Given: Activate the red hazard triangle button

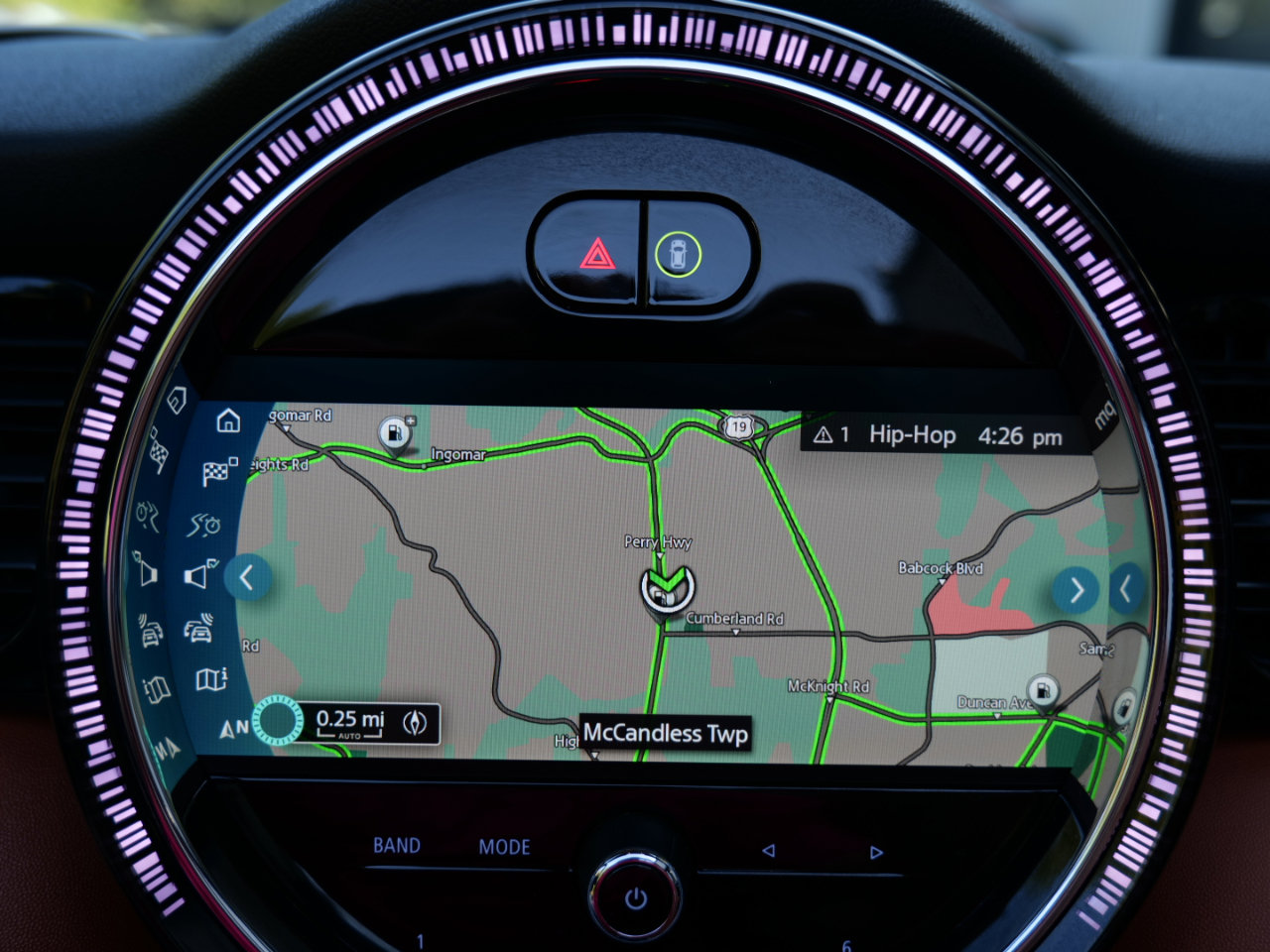Looking at the screenshot, I should [596, 256].
